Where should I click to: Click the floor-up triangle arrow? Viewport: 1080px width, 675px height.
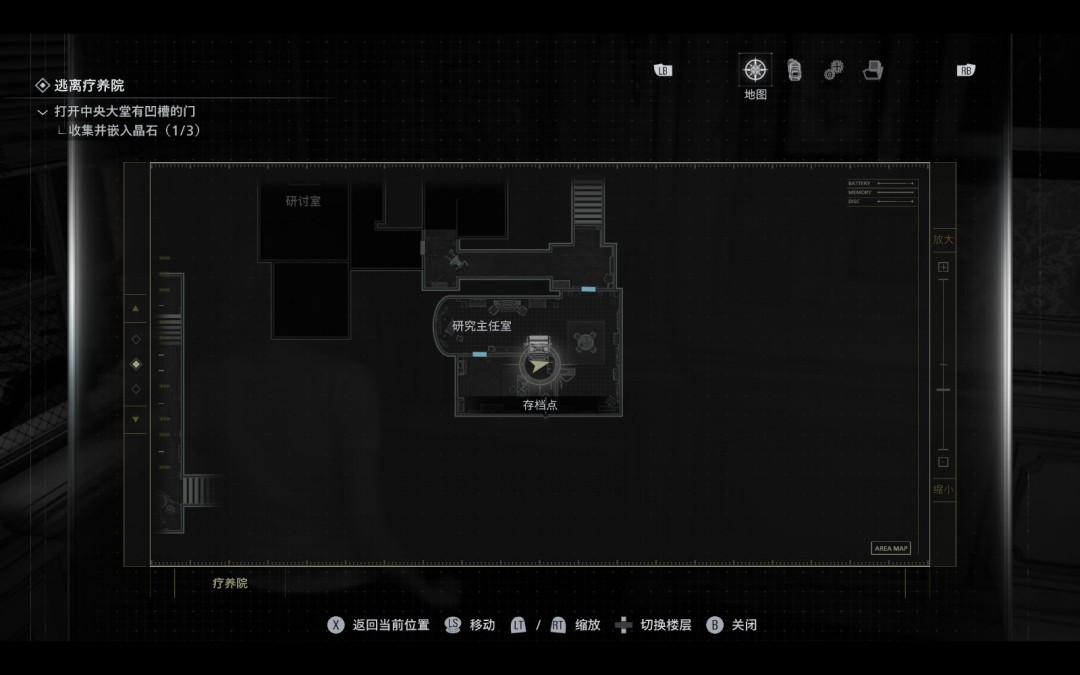[x=136, y=309]
